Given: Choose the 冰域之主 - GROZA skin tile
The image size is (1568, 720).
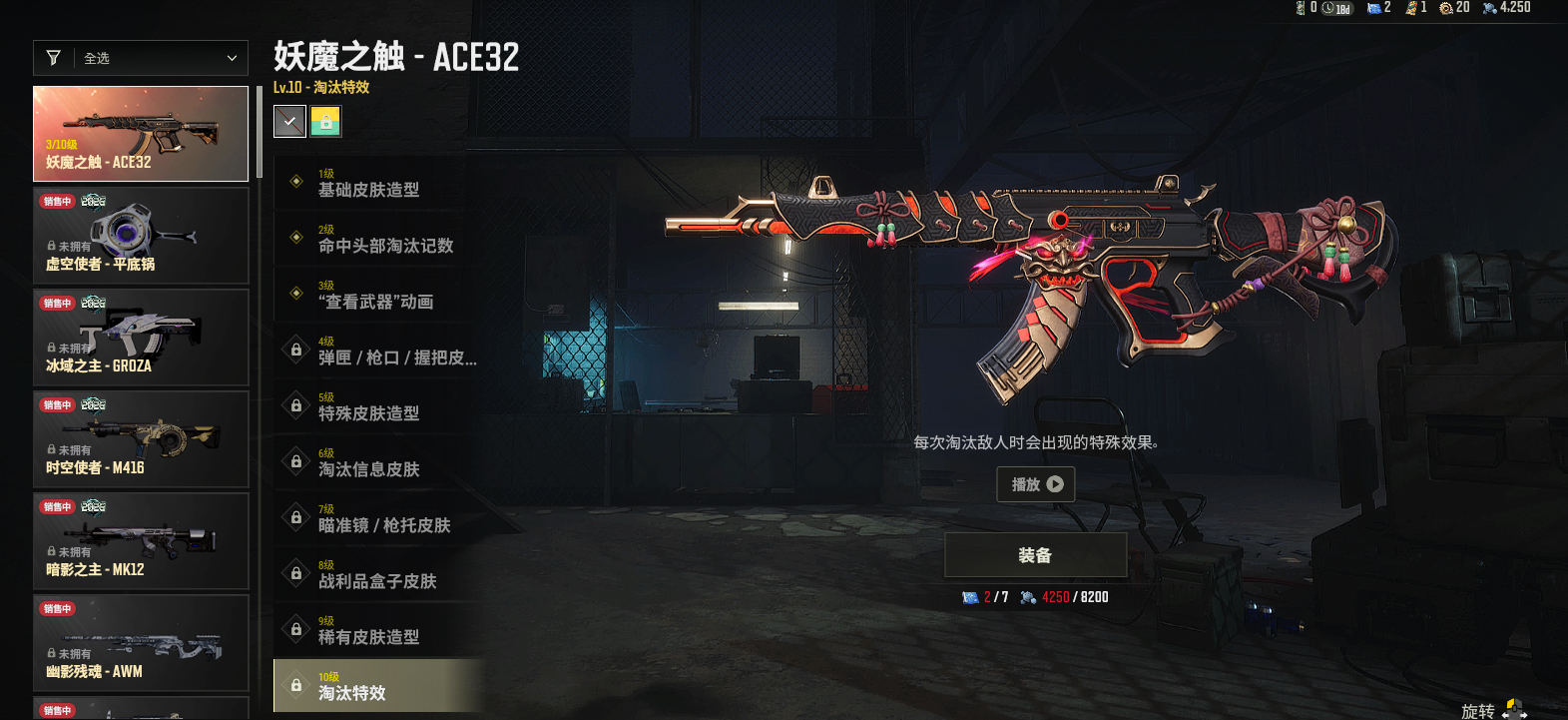Looking at the screenshot, I should 141,338.
